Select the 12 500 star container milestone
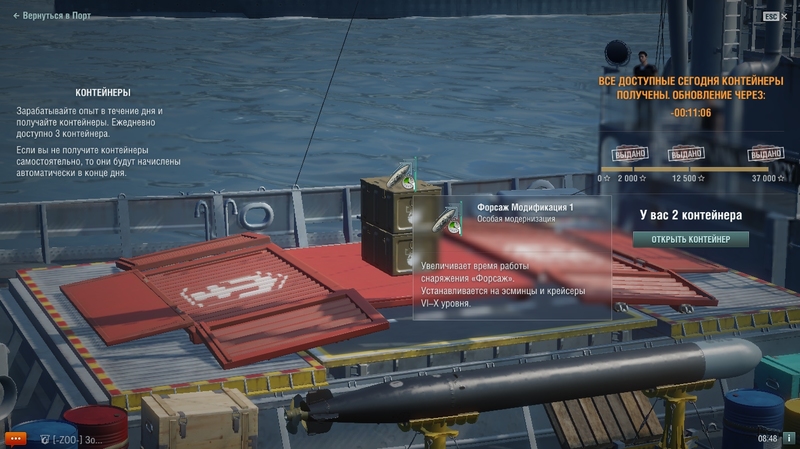Screen dimensions: 800x449 685,154
